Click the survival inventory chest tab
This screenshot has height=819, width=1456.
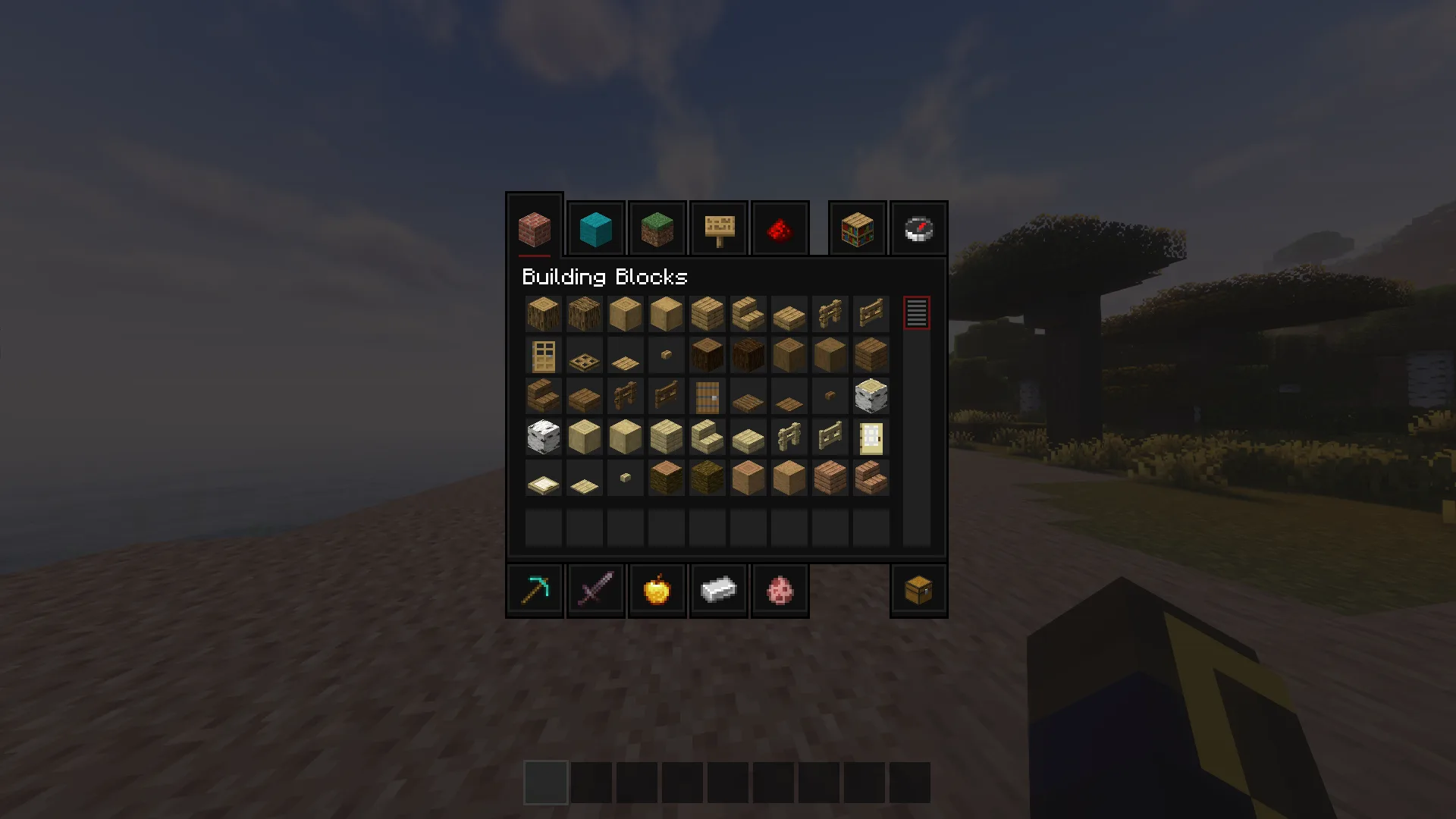pyautogui.click(x=918, y=590)
